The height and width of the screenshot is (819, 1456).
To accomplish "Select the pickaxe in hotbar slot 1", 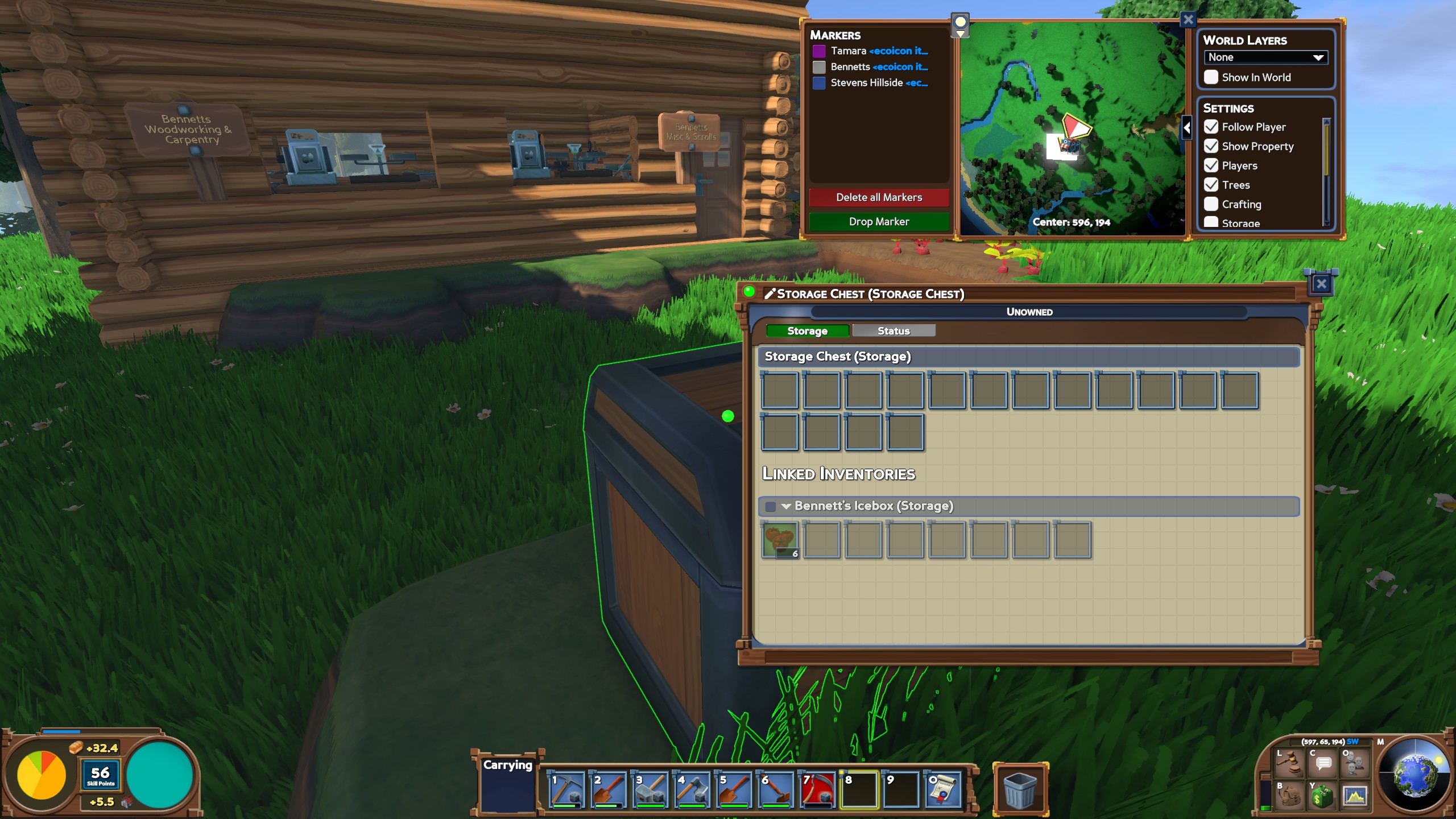I will pyautogui.click(x=566, y=791).
